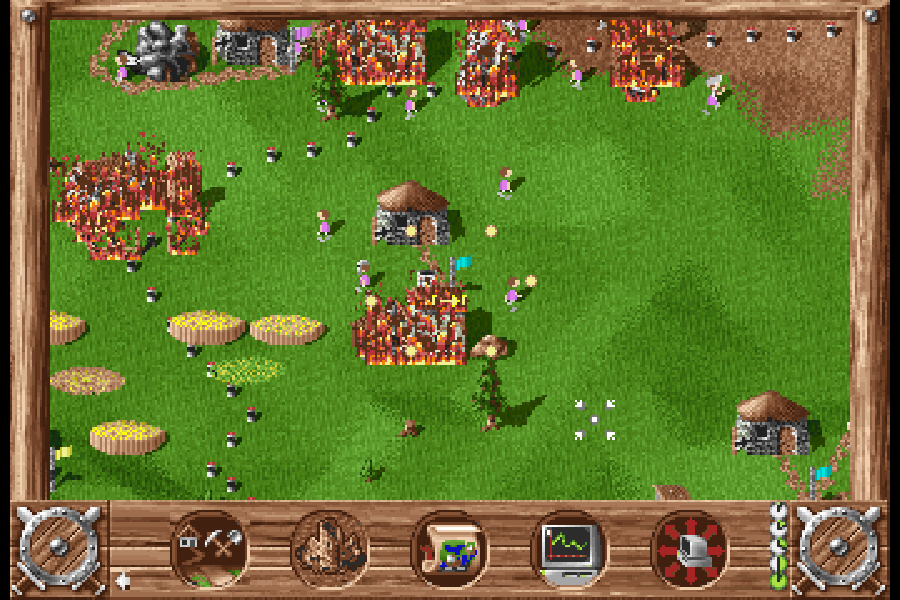
Task: Open the build menu with house and tools icon
Action: pyautogui.click(x=209, y=548)
